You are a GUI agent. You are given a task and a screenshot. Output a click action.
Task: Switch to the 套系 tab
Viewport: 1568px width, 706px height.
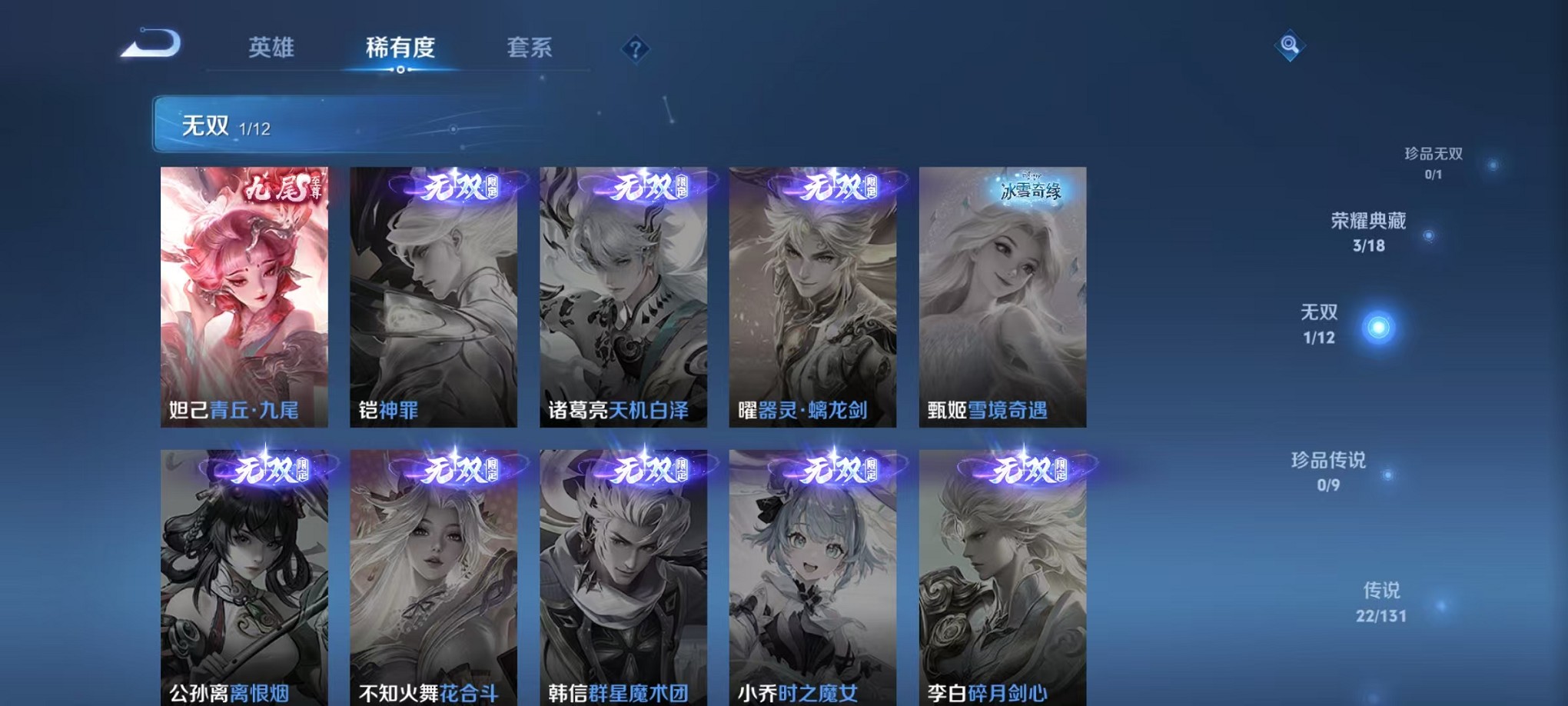pyautogui.click(x=529, y=48)
